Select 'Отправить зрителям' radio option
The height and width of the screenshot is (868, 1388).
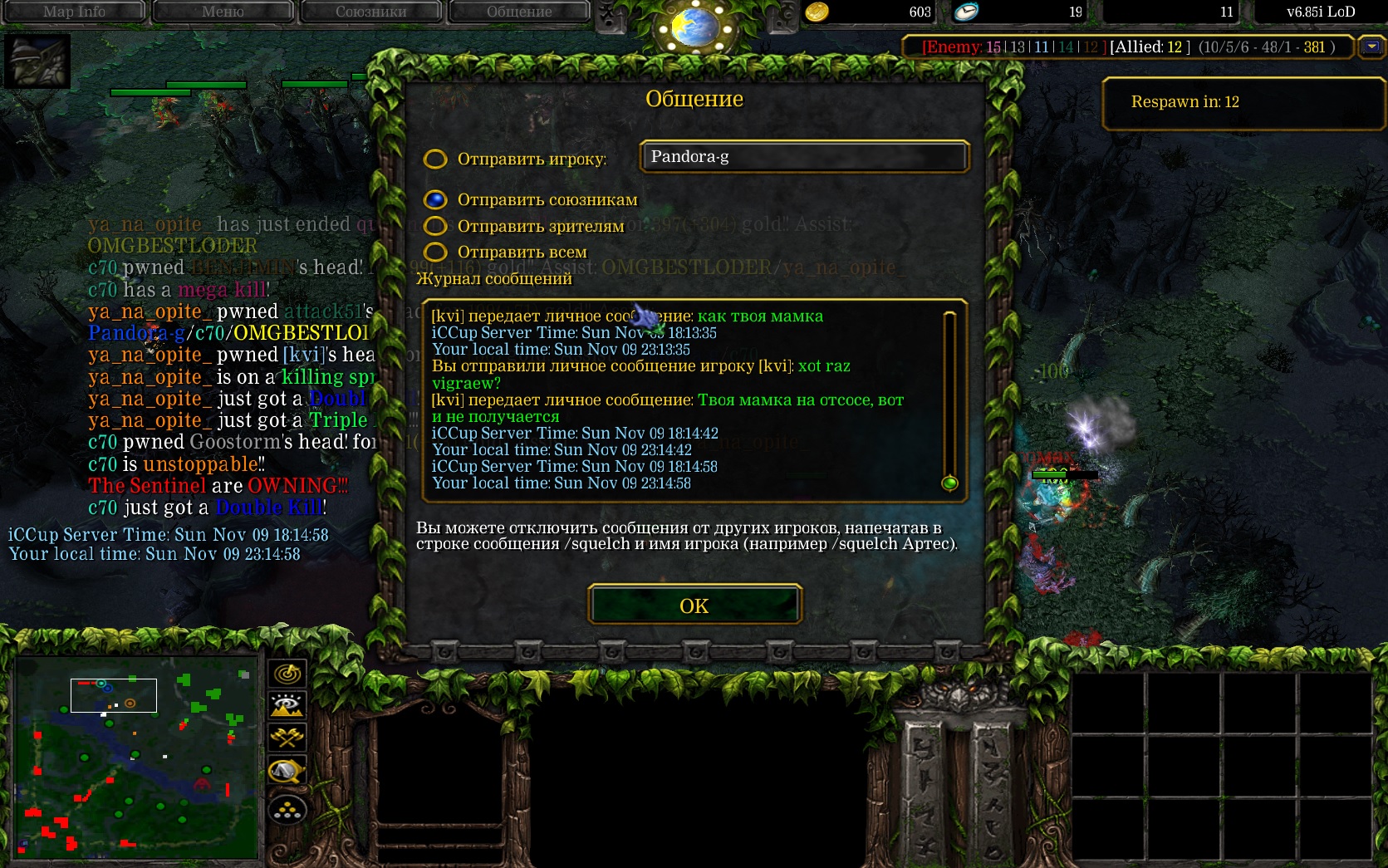(435, 226)
